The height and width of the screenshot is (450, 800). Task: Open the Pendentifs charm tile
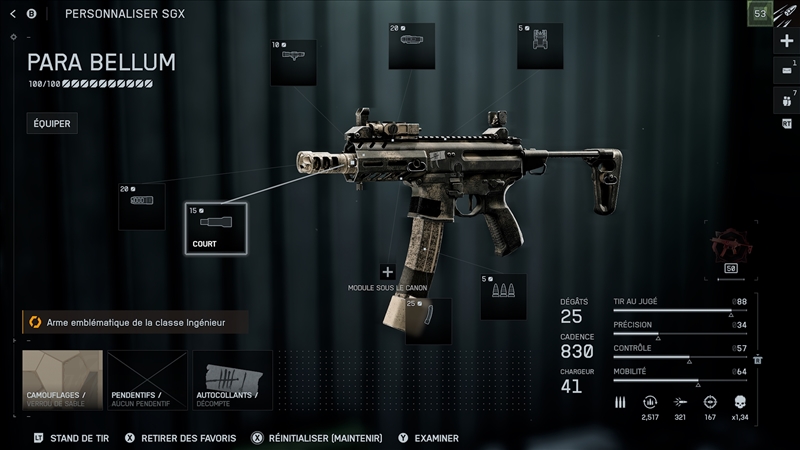(148, 380)
